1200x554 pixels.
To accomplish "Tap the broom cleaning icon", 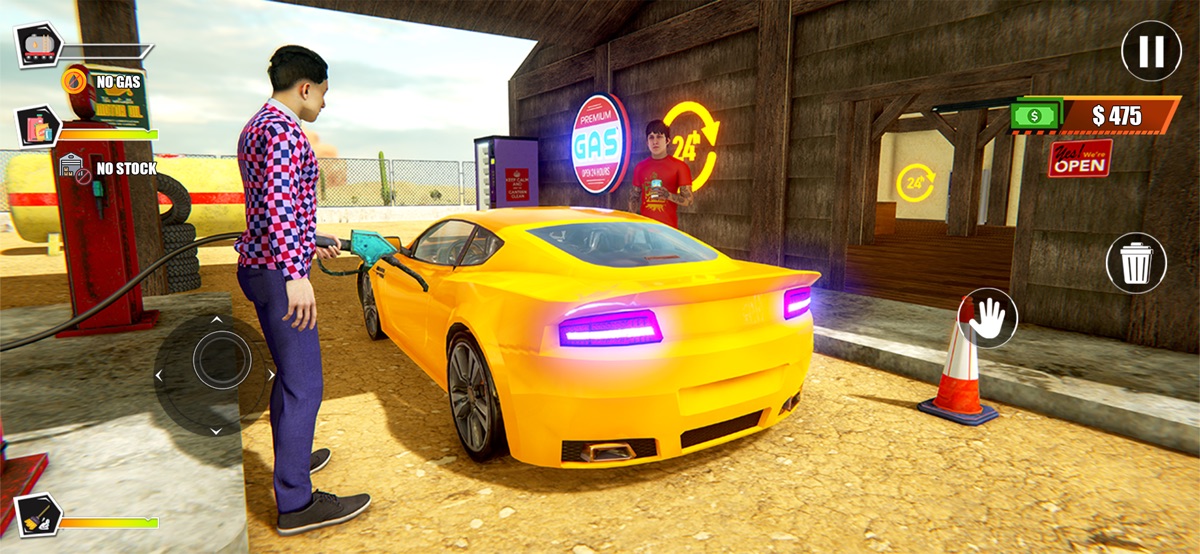I will (38, 514).
